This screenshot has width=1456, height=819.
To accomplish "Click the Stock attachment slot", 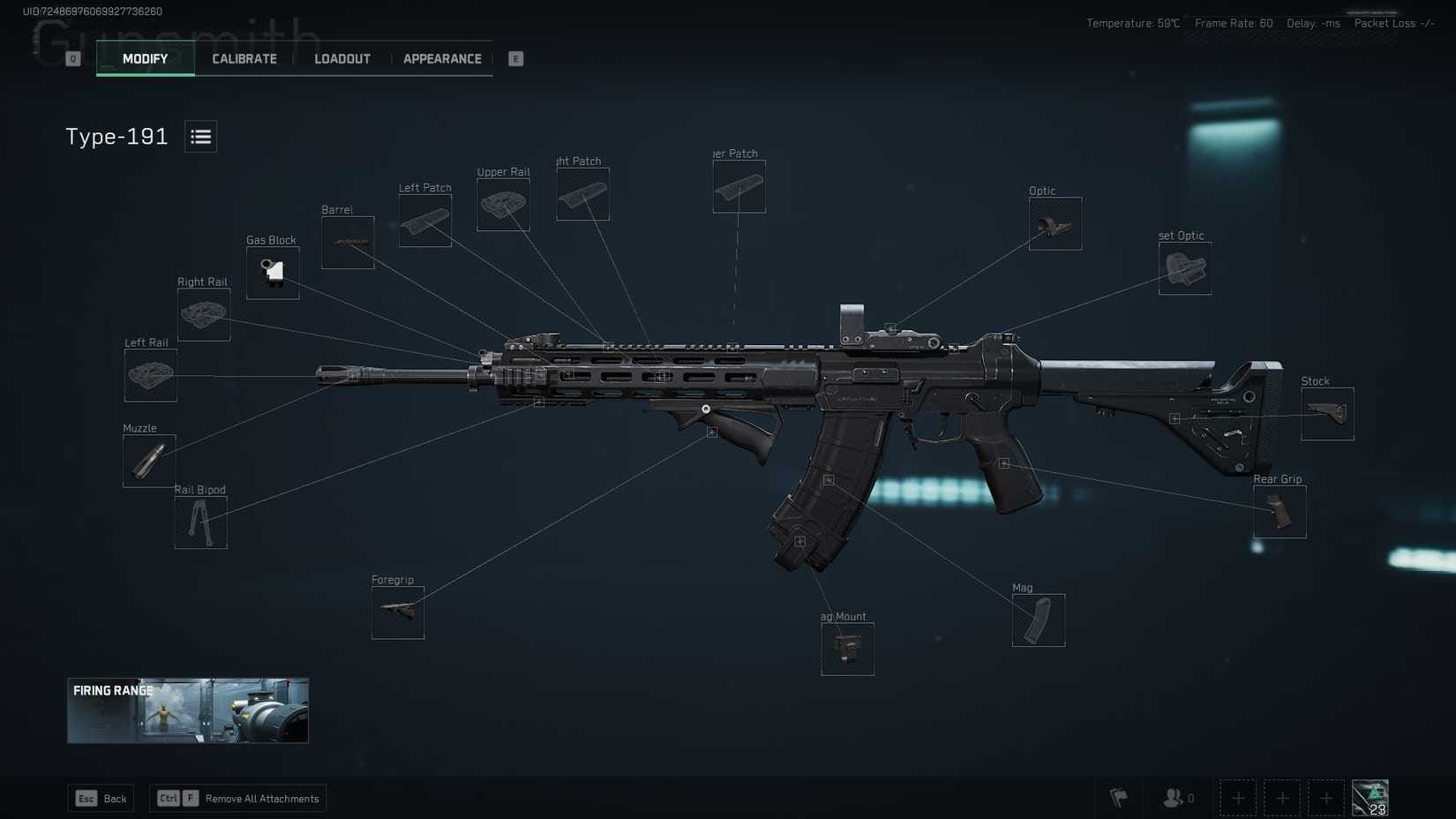I will point(1327,414).
